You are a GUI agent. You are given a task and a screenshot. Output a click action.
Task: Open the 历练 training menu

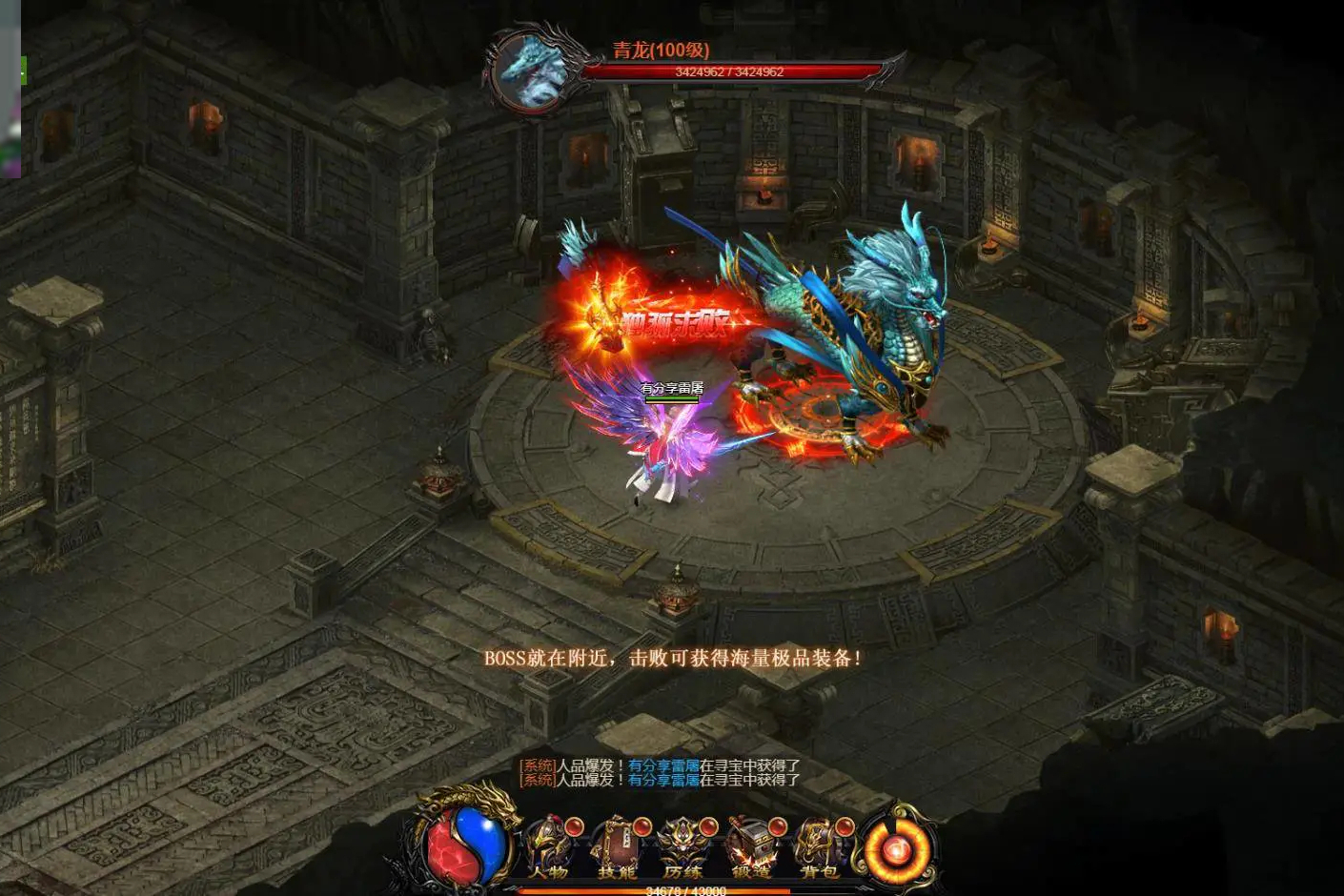click(683, 847)
